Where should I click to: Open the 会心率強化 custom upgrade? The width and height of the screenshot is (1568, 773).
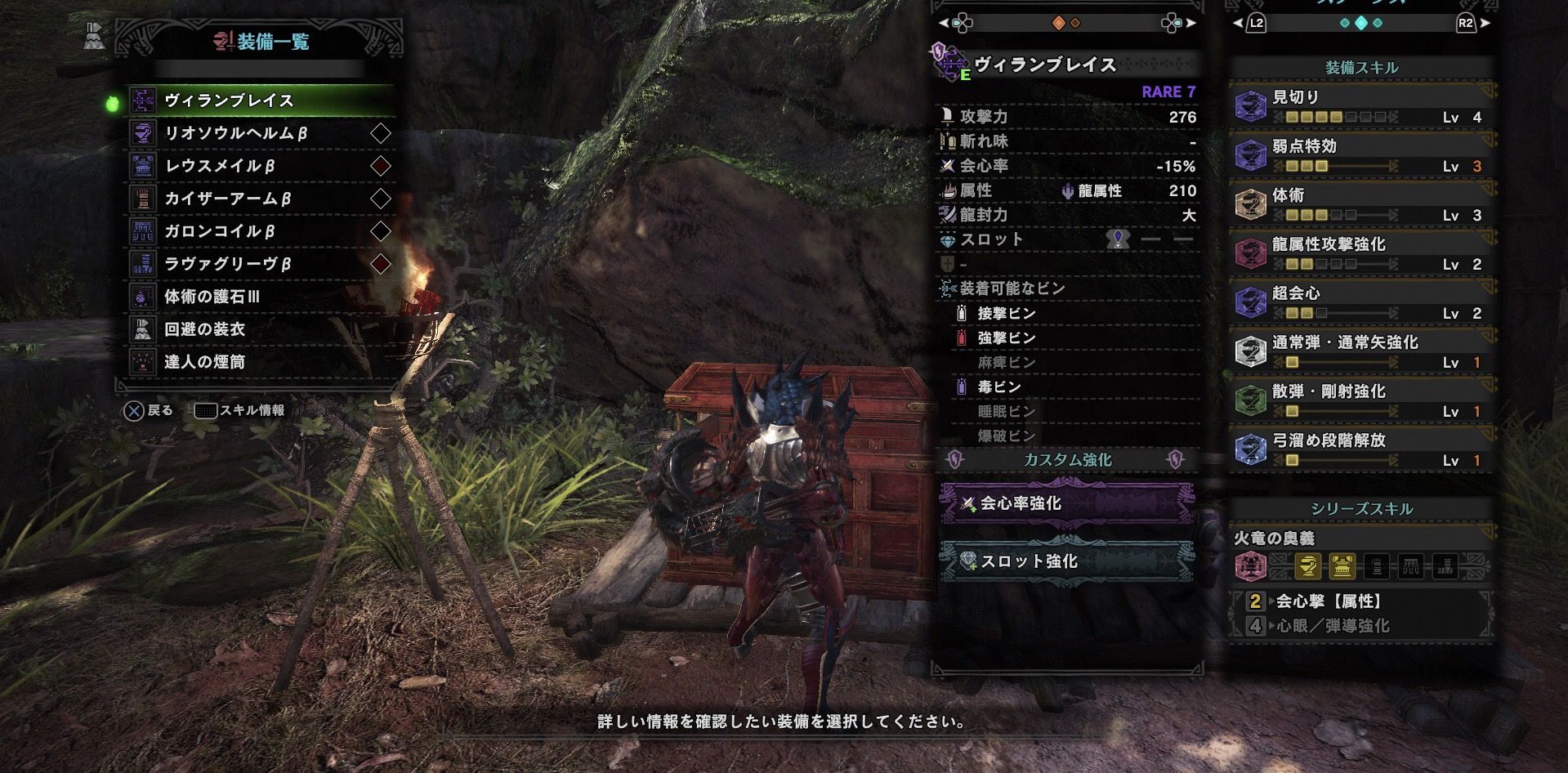[x=1062, y=504]
